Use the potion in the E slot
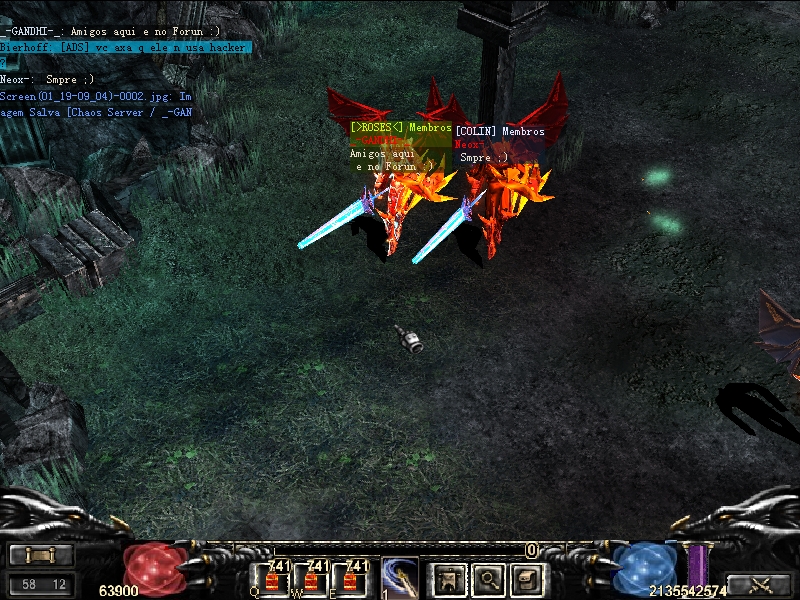The height and width of the screenshot is (600, 800). [x=352, y=579]
